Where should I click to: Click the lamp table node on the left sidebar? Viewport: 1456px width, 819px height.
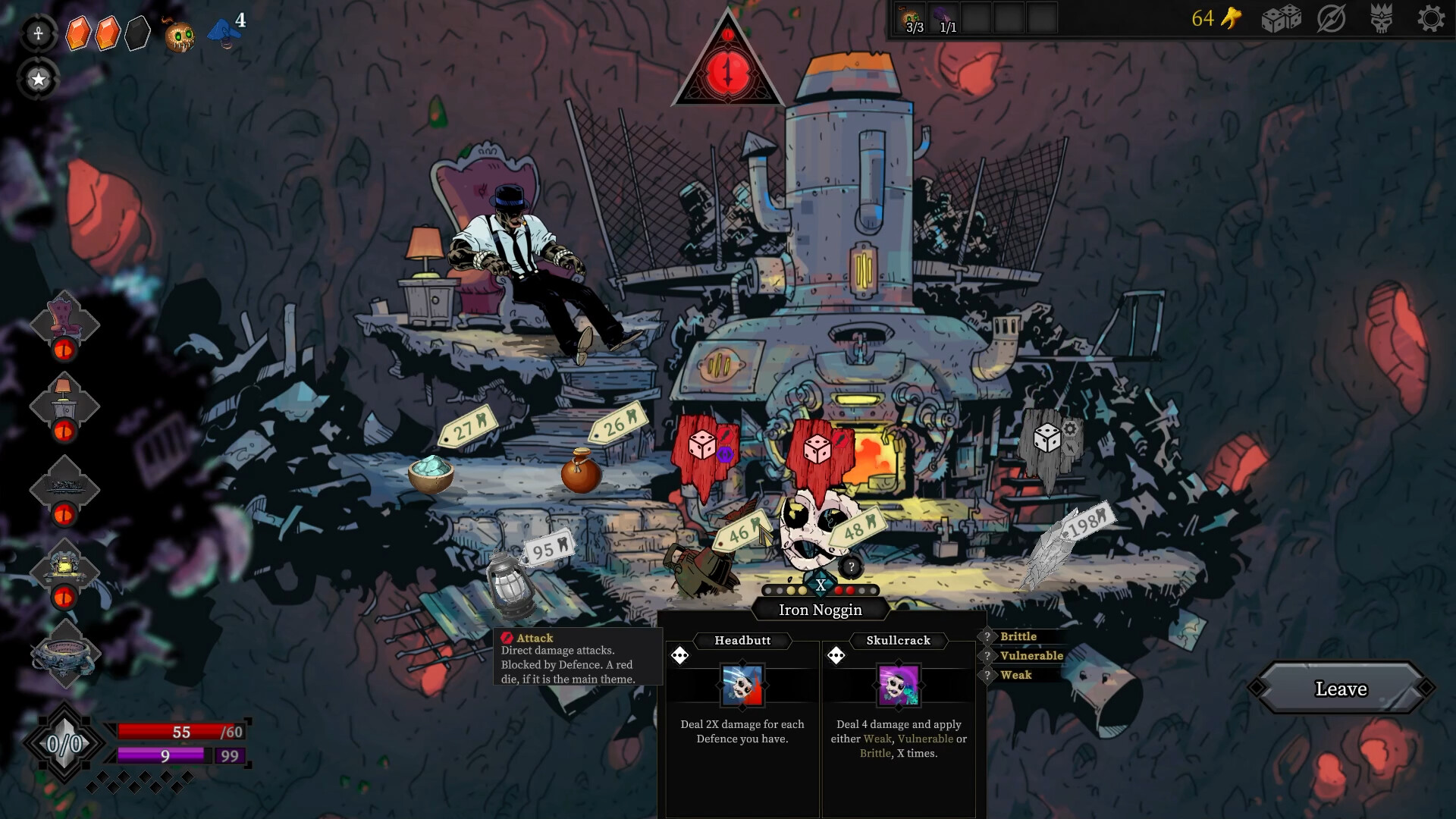(65, 406)
